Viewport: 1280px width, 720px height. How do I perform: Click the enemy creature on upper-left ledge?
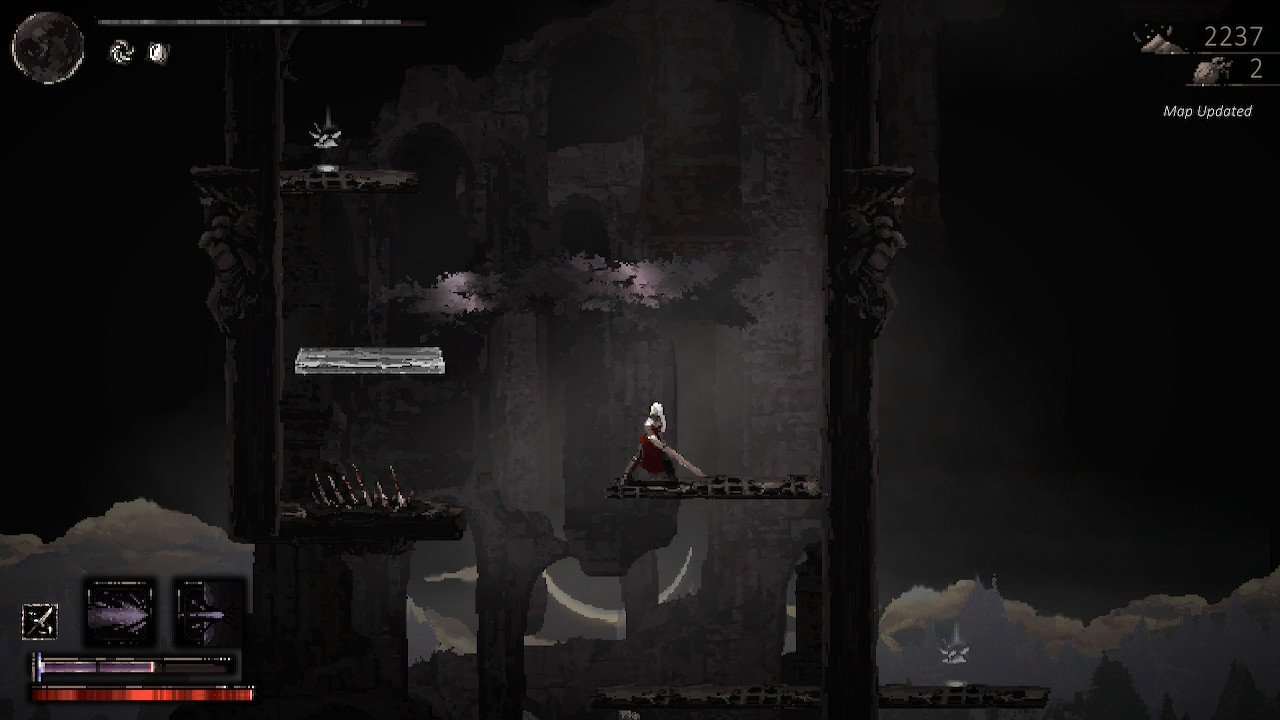pos(325,135)
